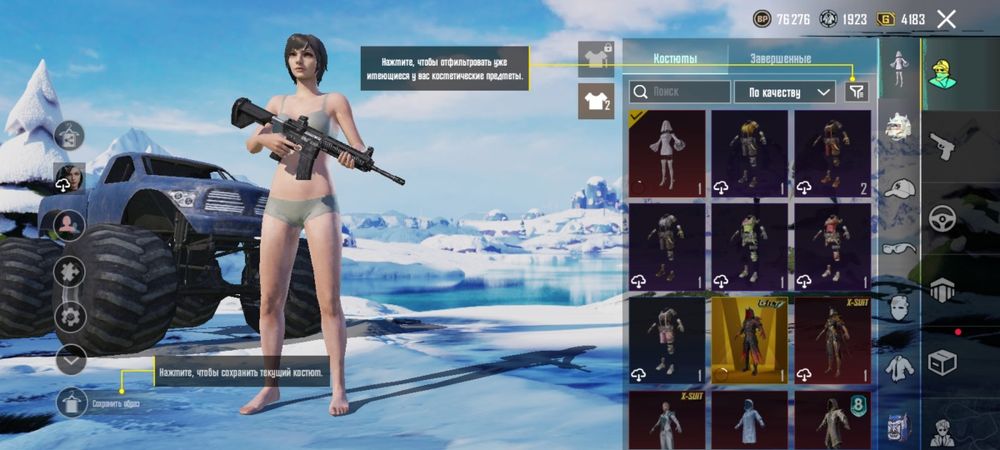The width and height of the screenshot is (1000, 450).
Task: Switch to the Костюмы tab
Action: (675, 59)
